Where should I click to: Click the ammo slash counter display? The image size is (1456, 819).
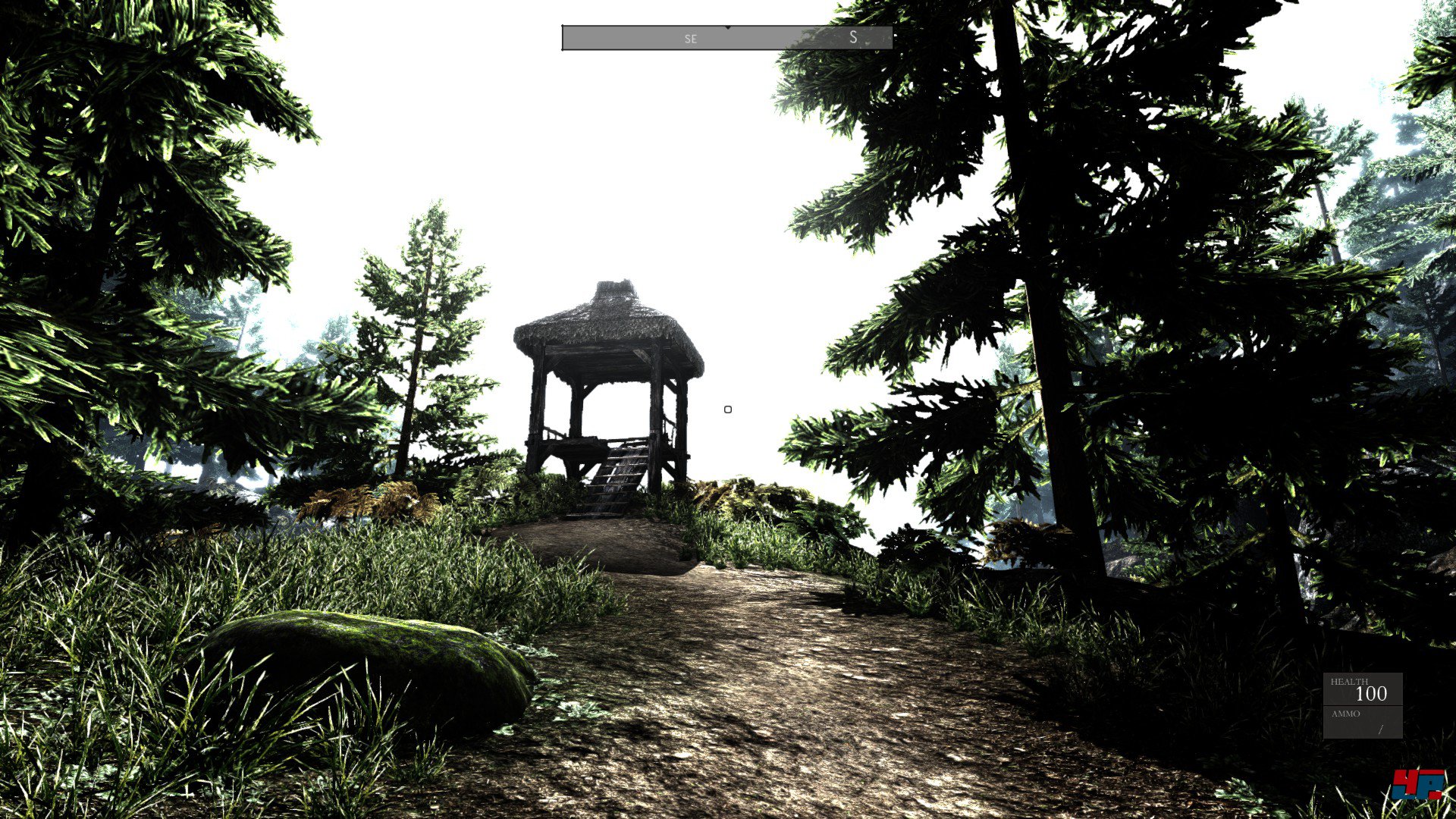[1380, 730]
